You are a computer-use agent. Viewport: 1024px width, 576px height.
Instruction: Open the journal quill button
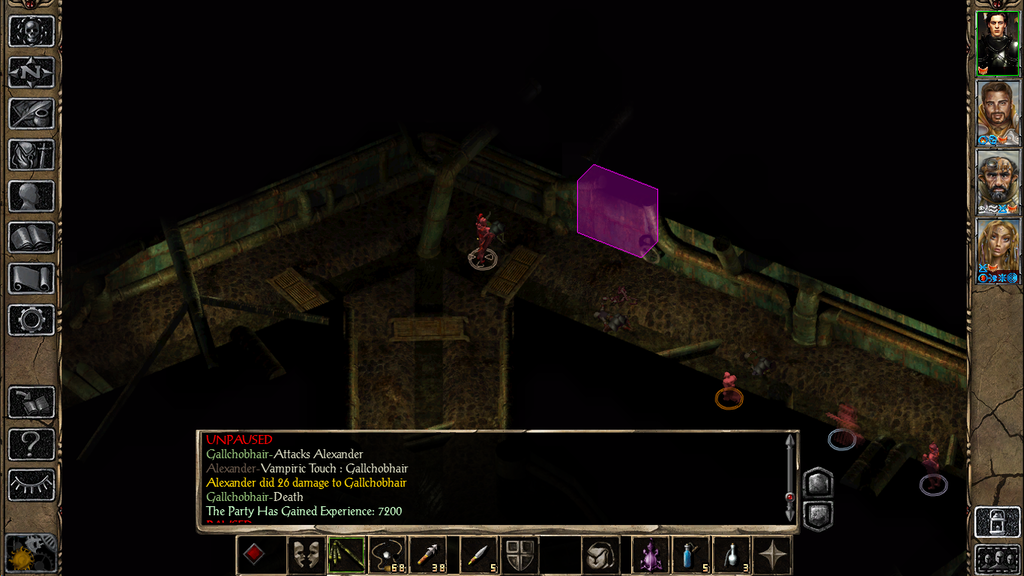coord(31,113)
